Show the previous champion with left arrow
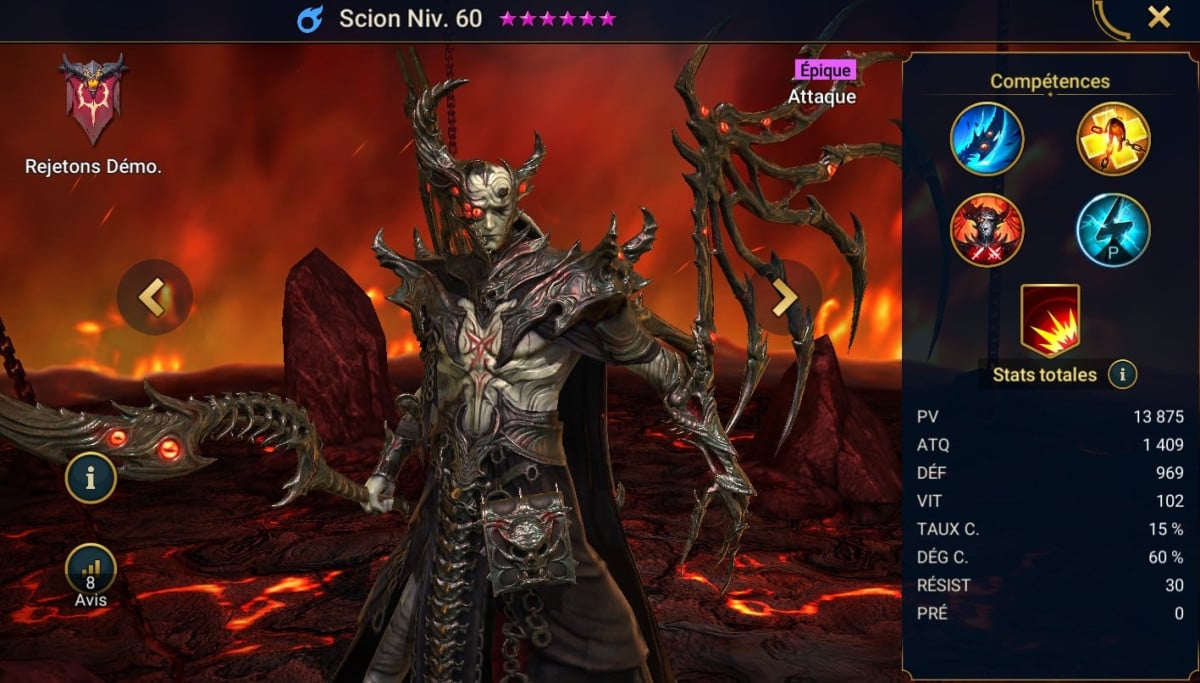This screenshot has width=1200, height=683. tap(154, 297)
